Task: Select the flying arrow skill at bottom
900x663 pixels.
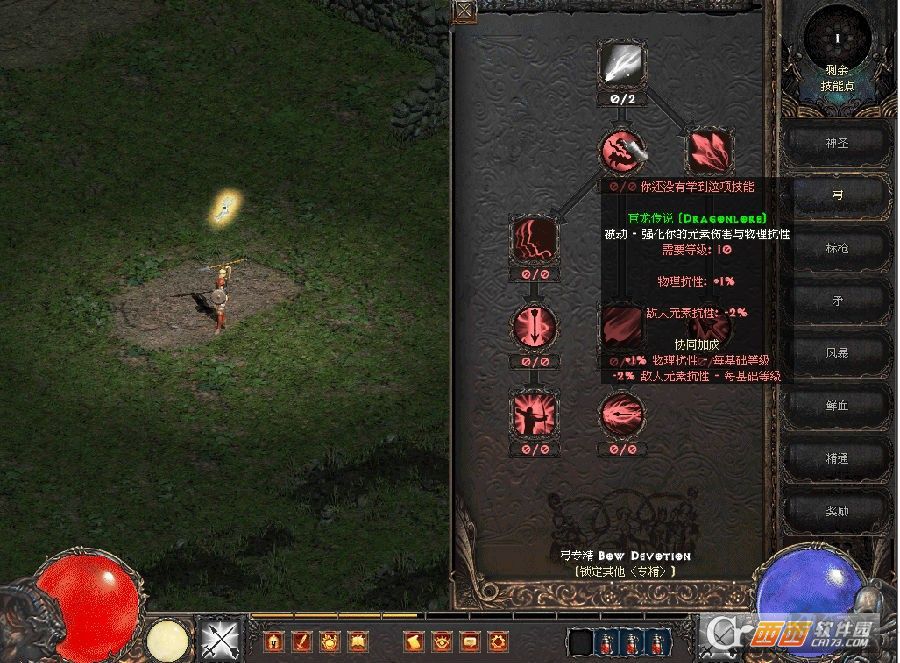Action: 622,413
